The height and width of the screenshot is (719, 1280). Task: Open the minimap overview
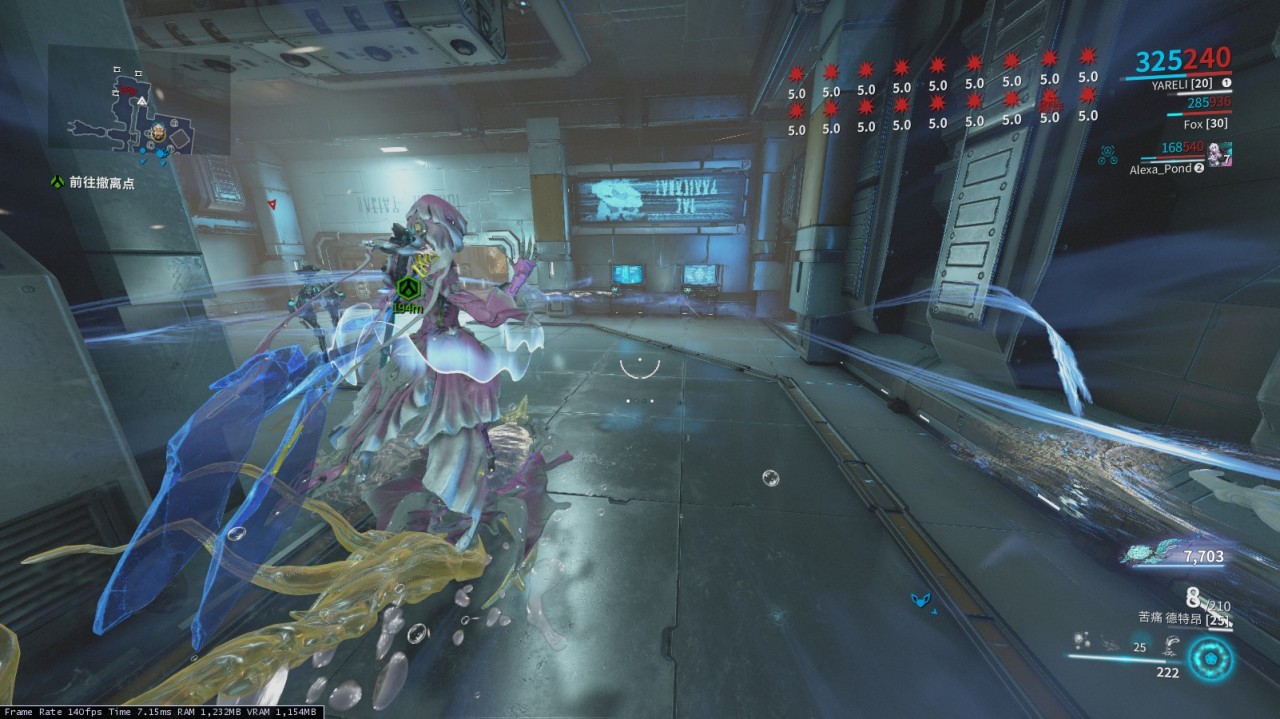(x=140, y=112)
